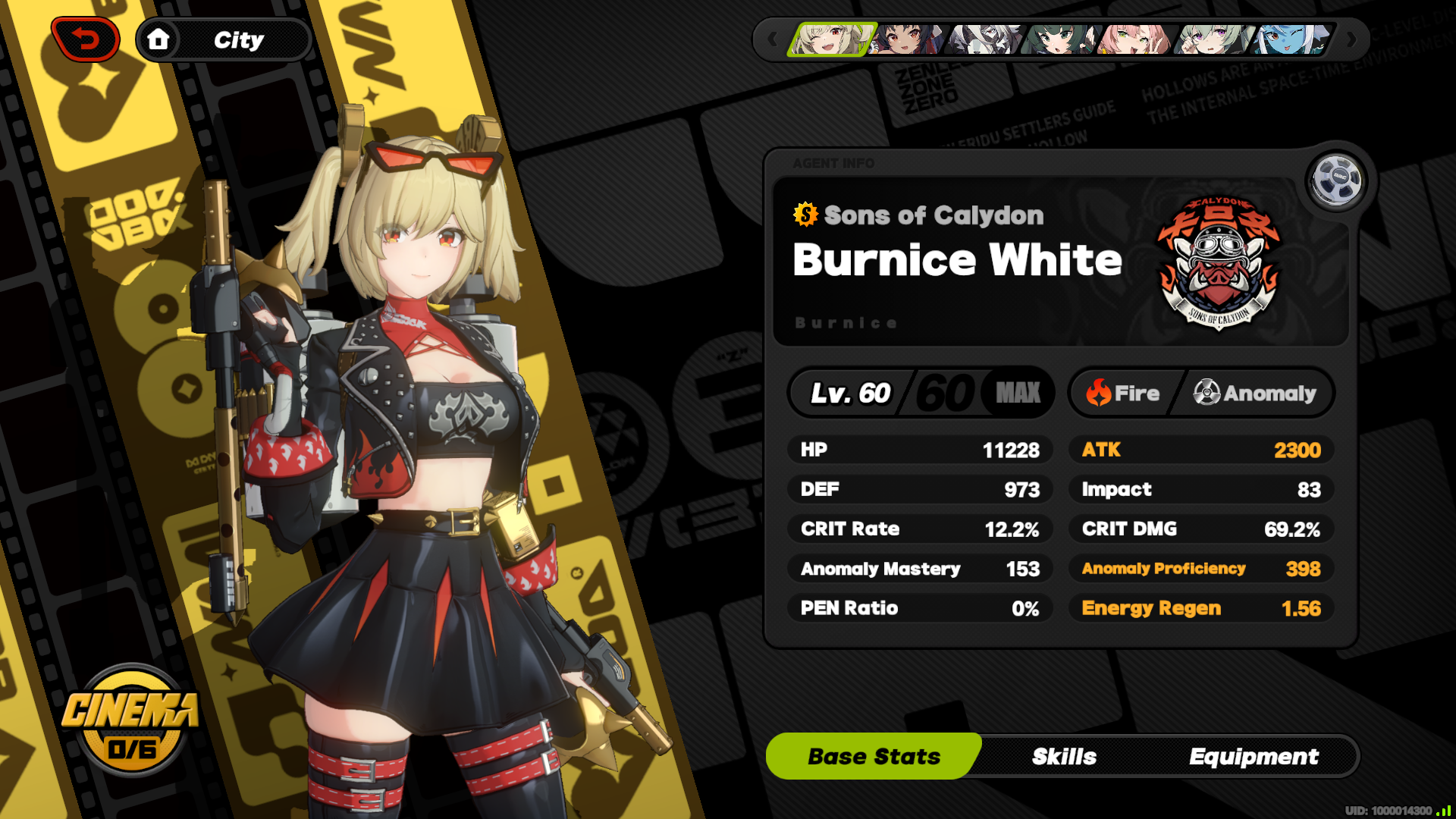The width and height of the screenshot is (1456, 819).
Task: Click the red back arrow icon
Action: [x=84, y=38]
